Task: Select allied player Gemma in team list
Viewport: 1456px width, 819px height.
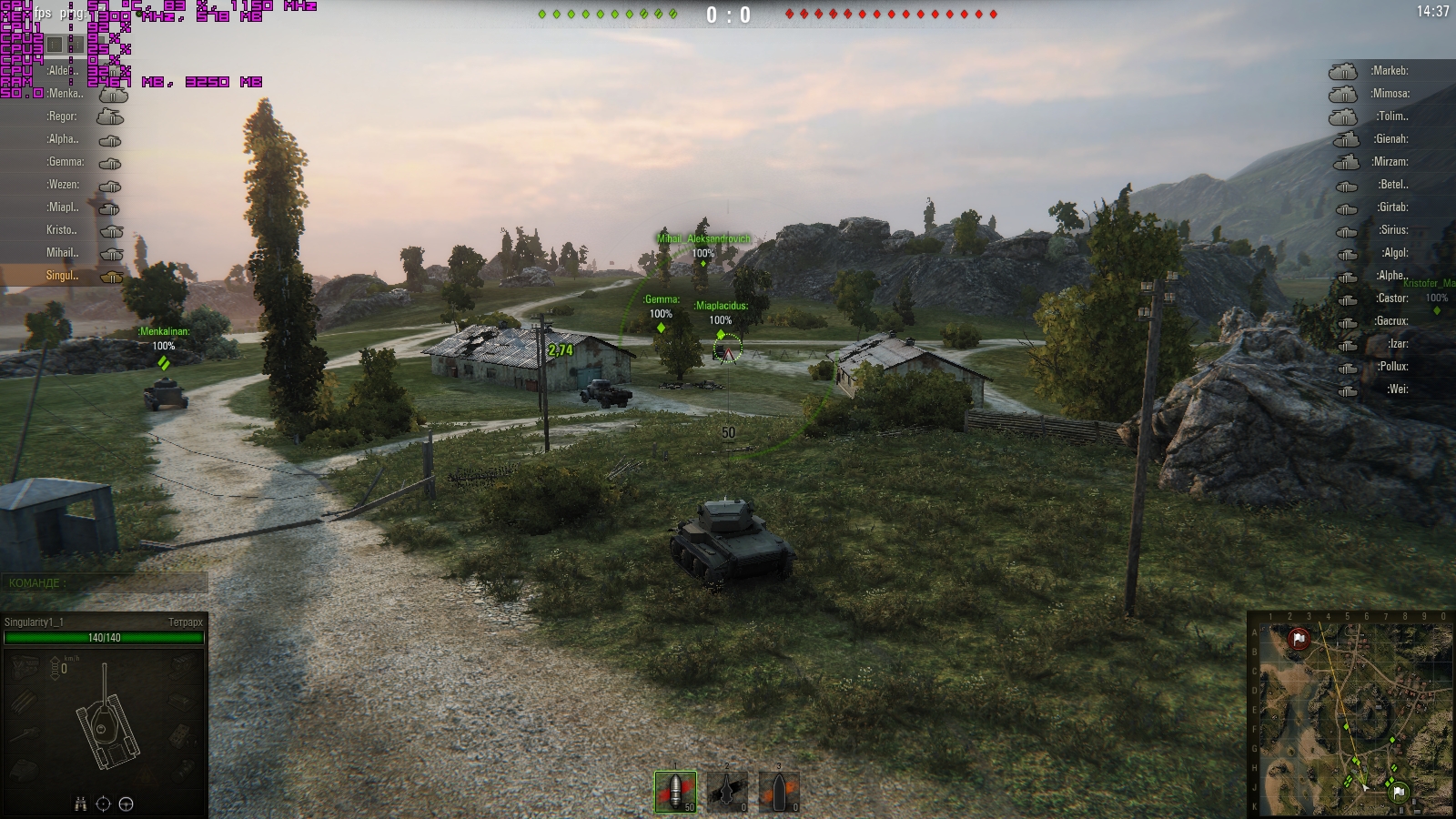Action: pos(66,162)
